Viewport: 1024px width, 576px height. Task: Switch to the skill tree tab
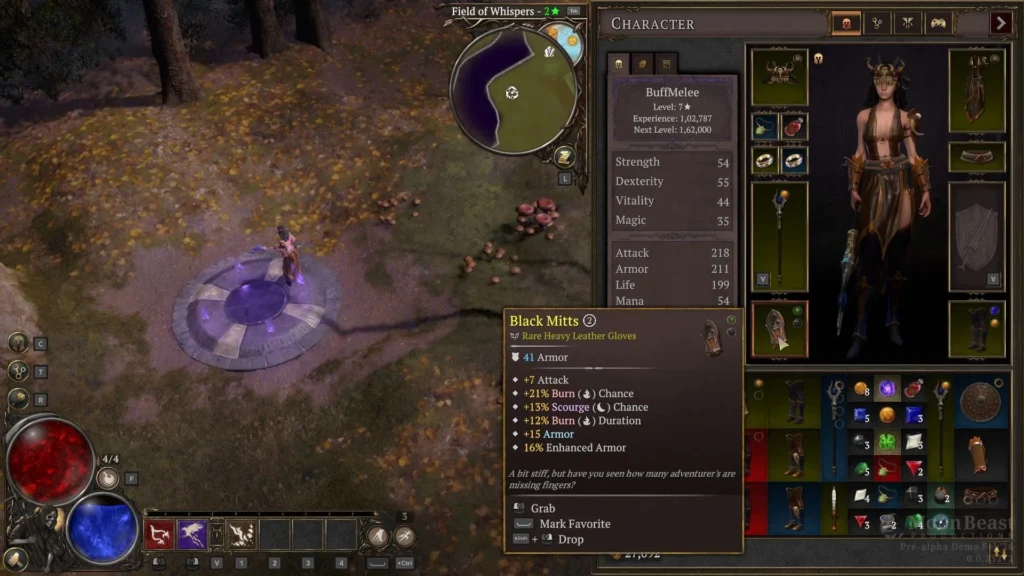point(875,22)
